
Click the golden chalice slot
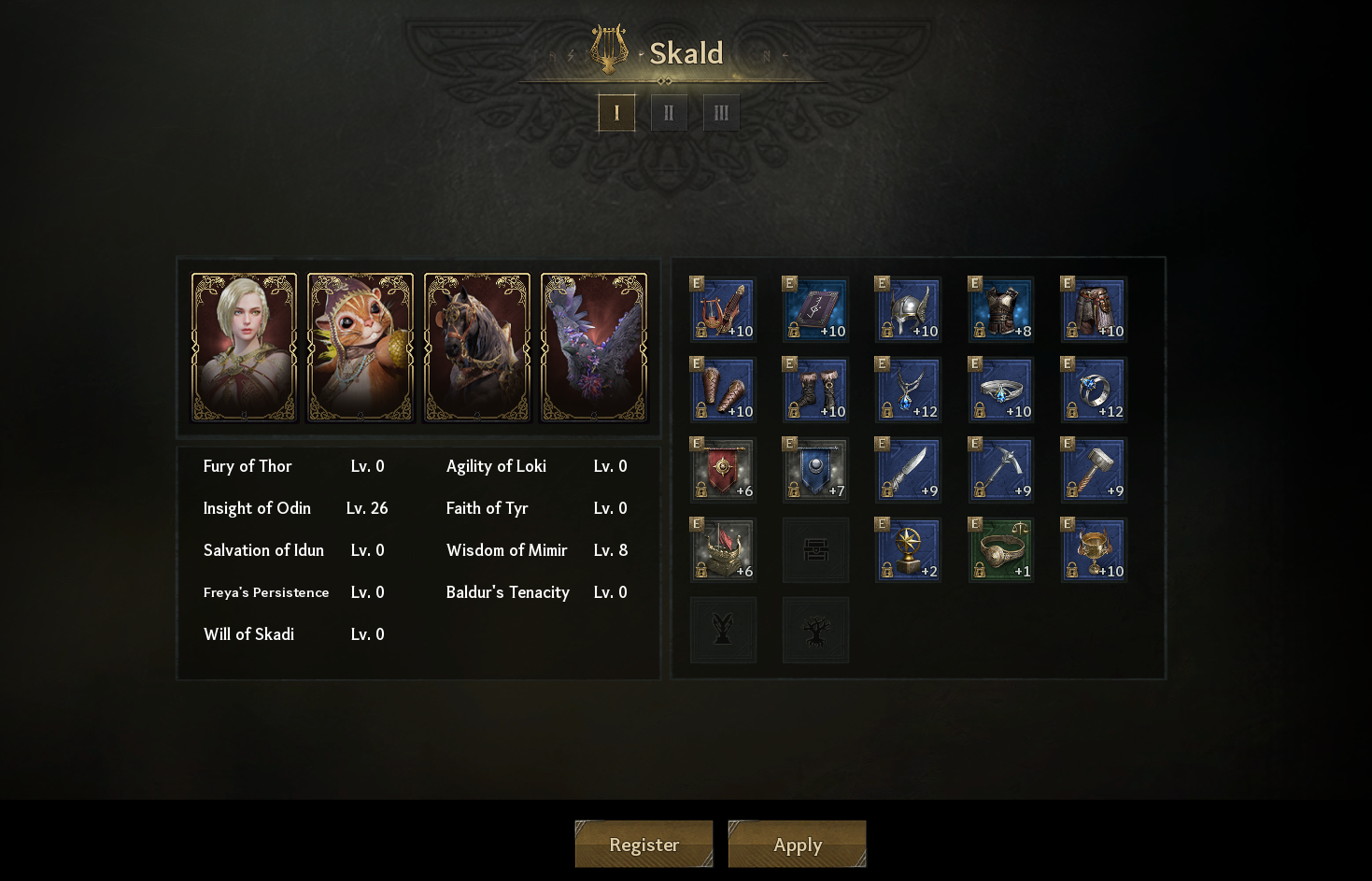tap(1094, 550)
